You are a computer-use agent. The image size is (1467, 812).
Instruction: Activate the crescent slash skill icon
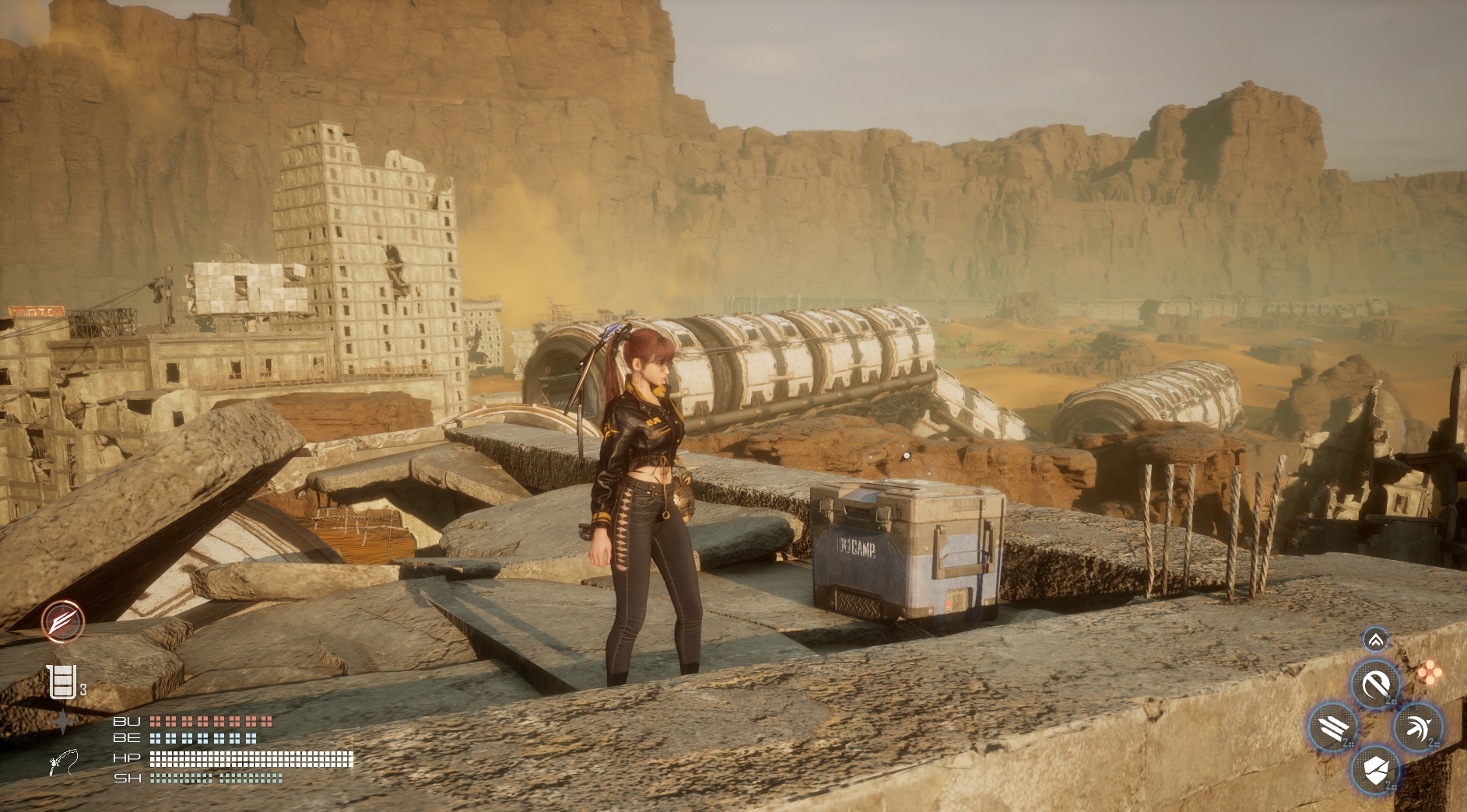click(x=1375, y=684)
